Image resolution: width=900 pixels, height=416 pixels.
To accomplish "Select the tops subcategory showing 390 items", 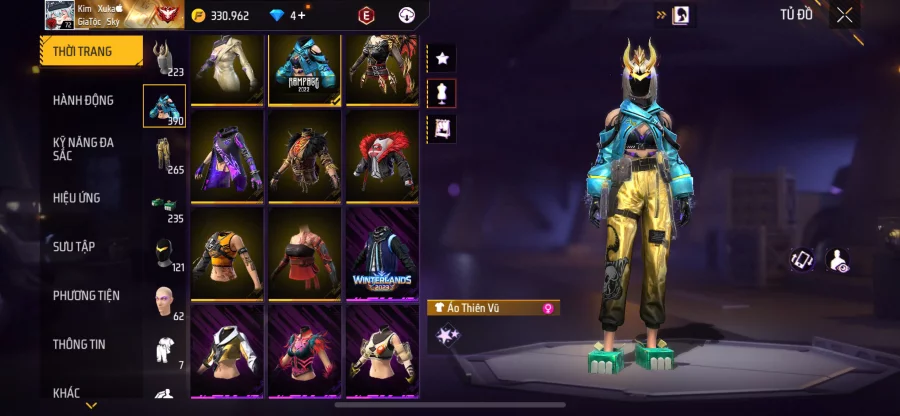I will [x=164, y=106].
